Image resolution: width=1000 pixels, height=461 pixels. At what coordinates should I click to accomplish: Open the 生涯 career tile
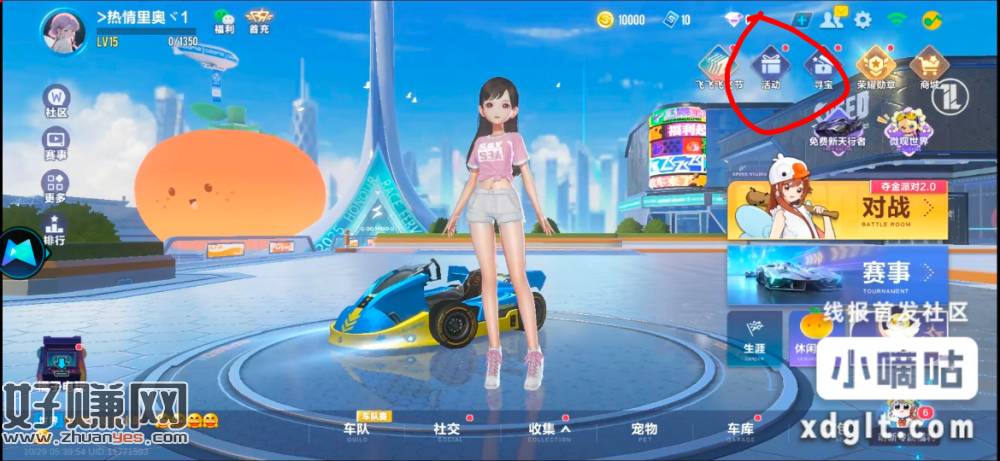tap(754, 338)
